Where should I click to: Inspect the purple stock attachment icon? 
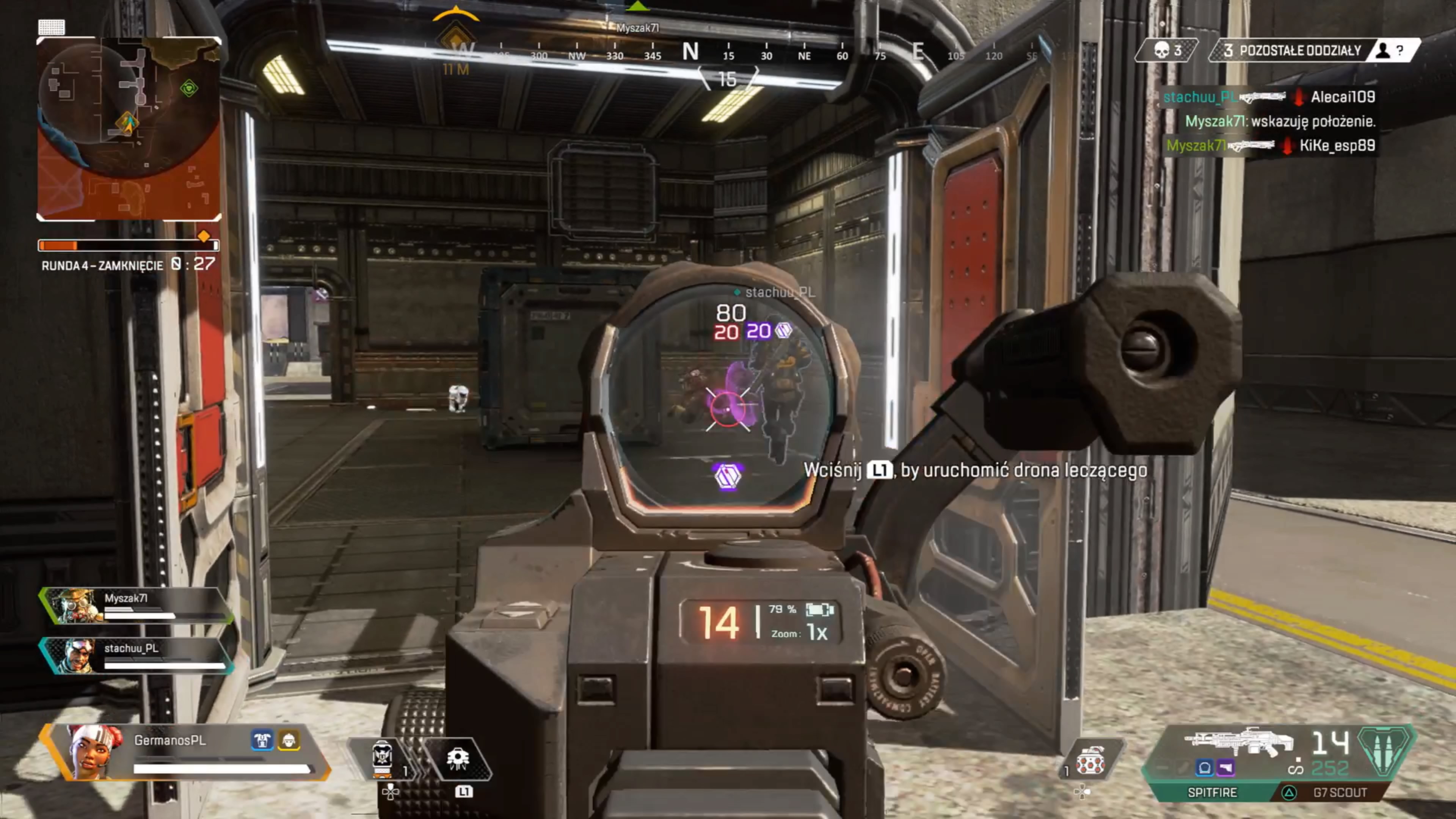click(x=1225, y=767)
